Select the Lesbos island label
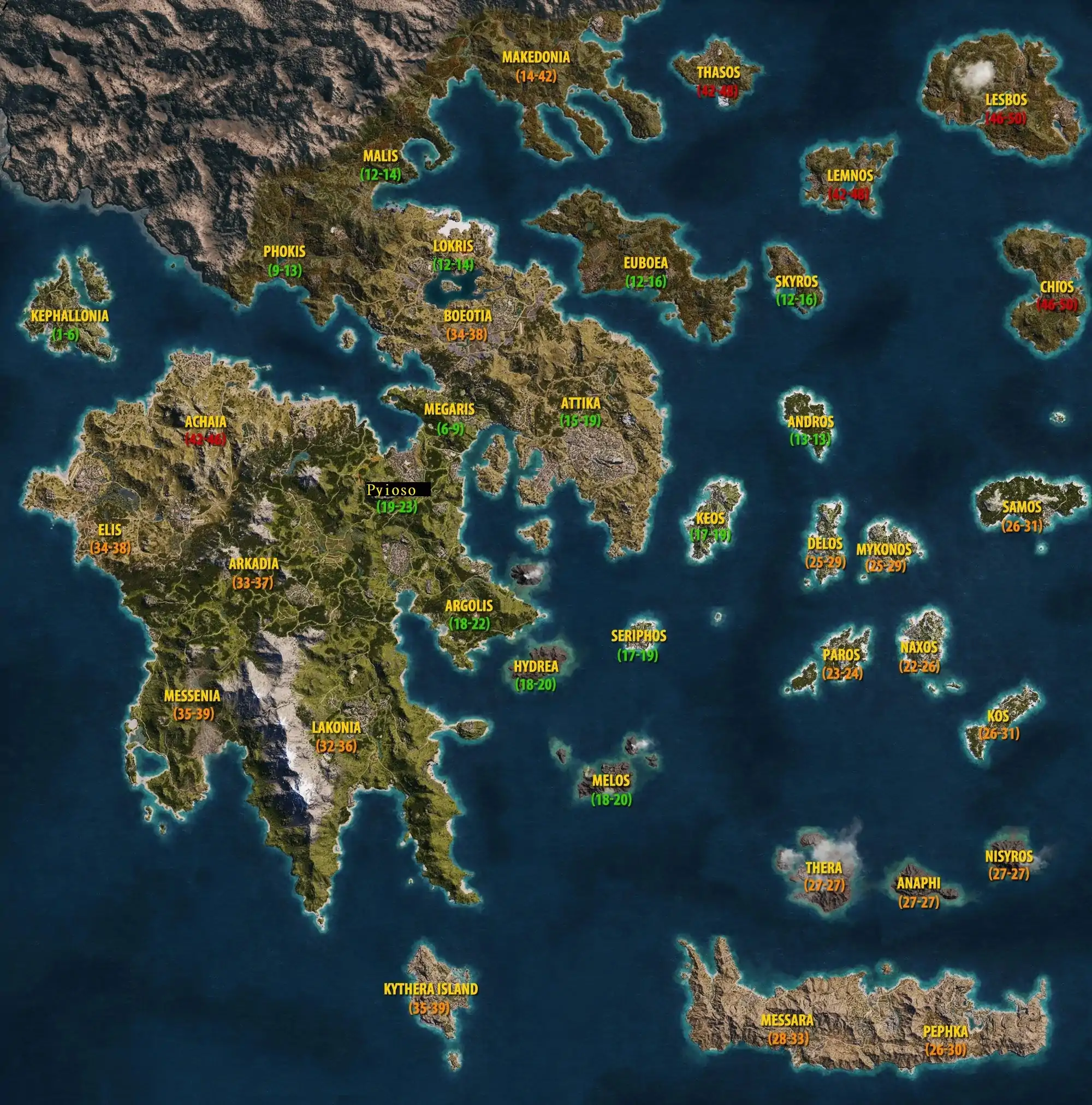Screen dimensions: 1092x1105 [1006, 99]
